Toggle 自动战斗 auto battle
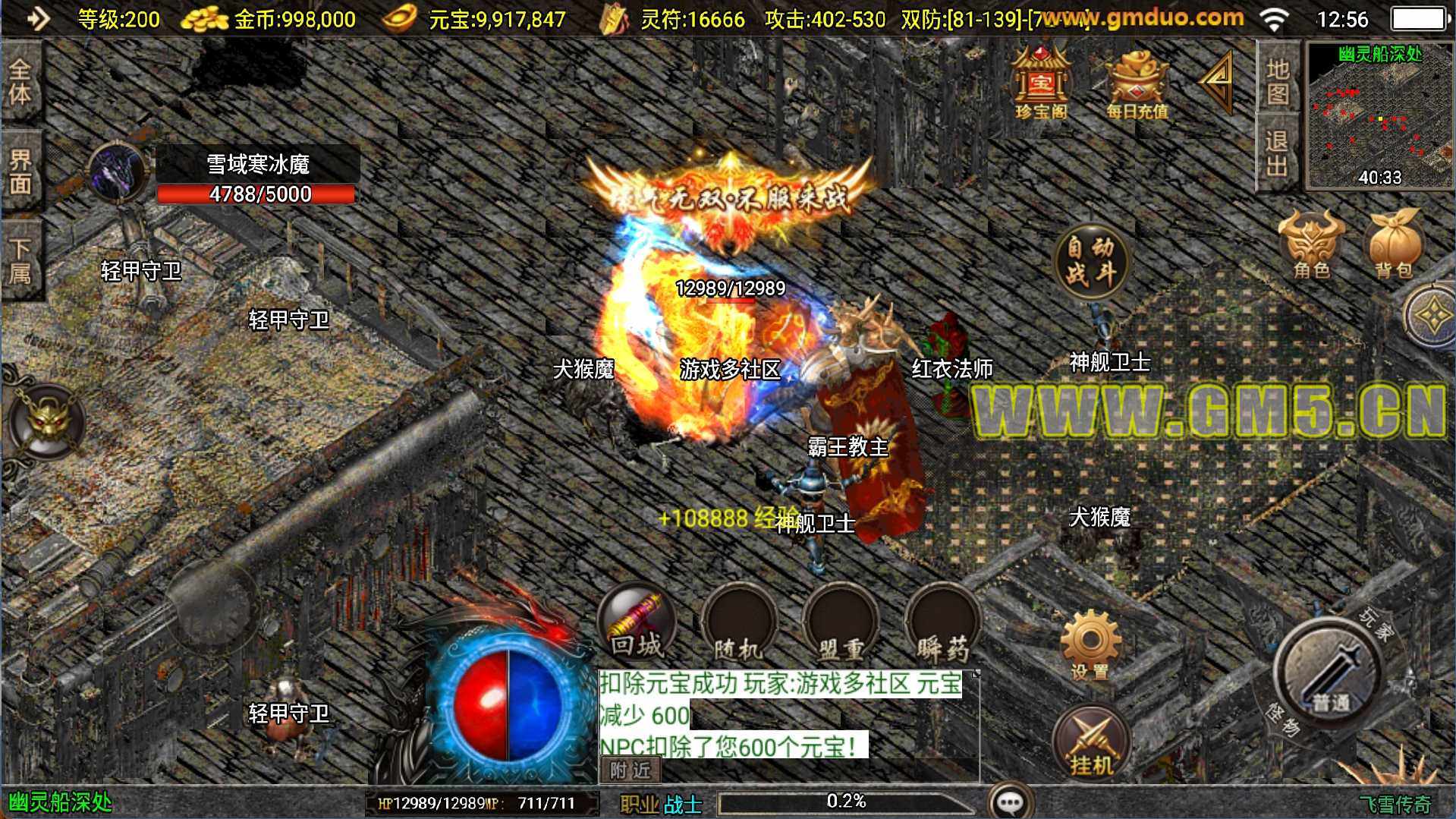 (1090, 260)
